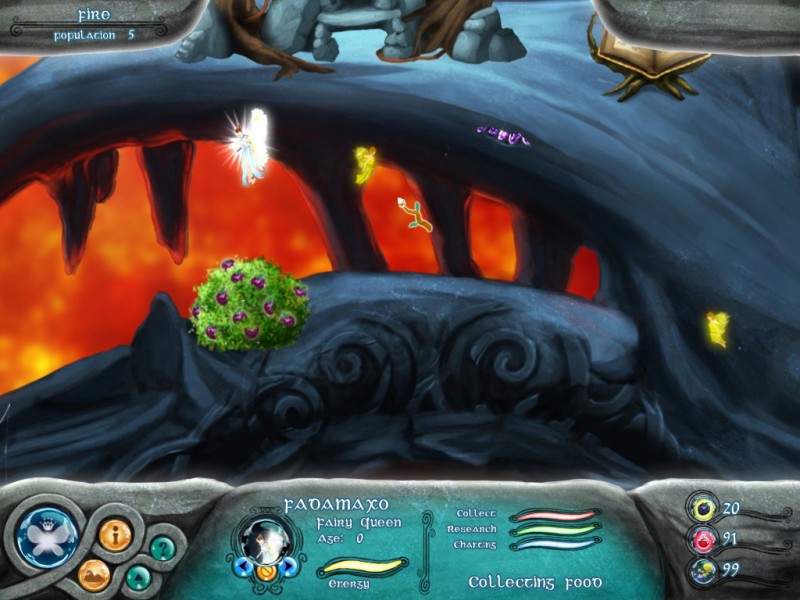
Task: Click the purple berry resource icon
Action: click(704, 508)
